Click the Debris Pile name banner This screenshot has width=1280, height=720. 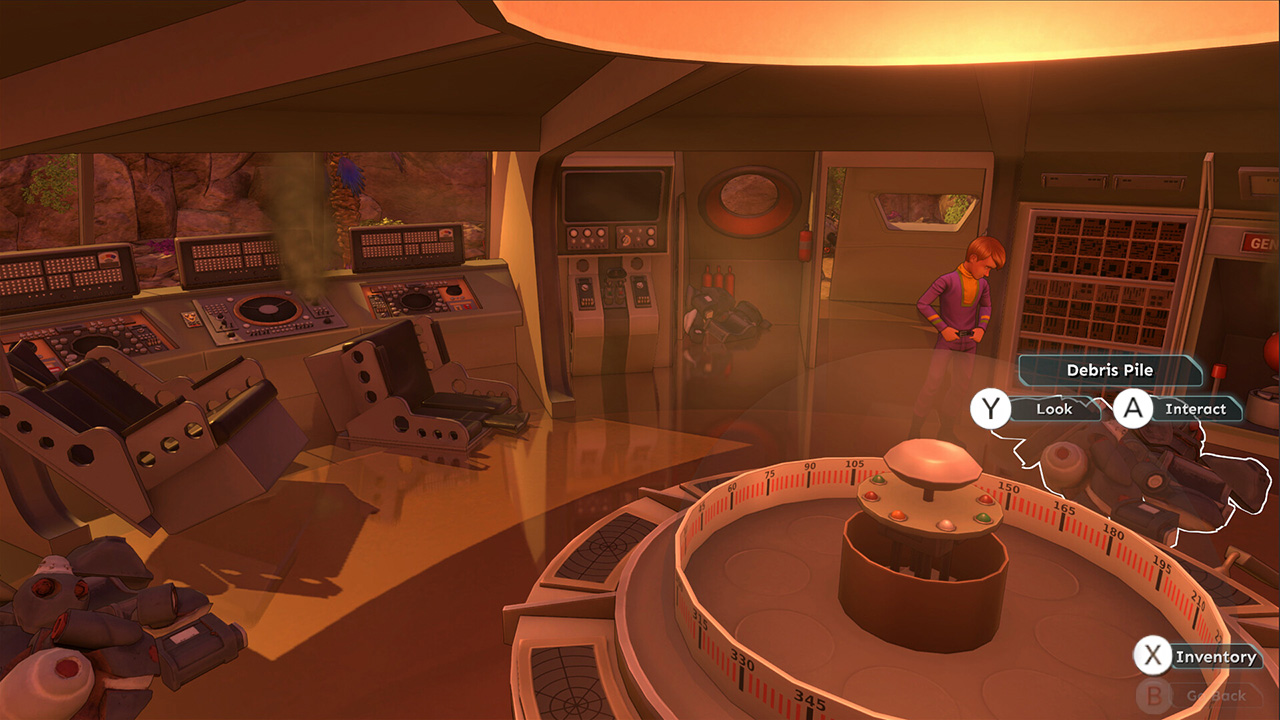[x=1109, y=369]
